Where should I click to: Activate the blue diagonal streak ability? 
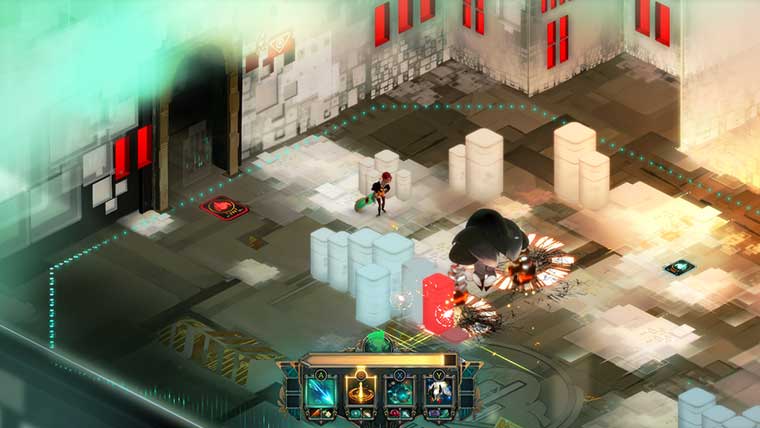coord(321,393)
